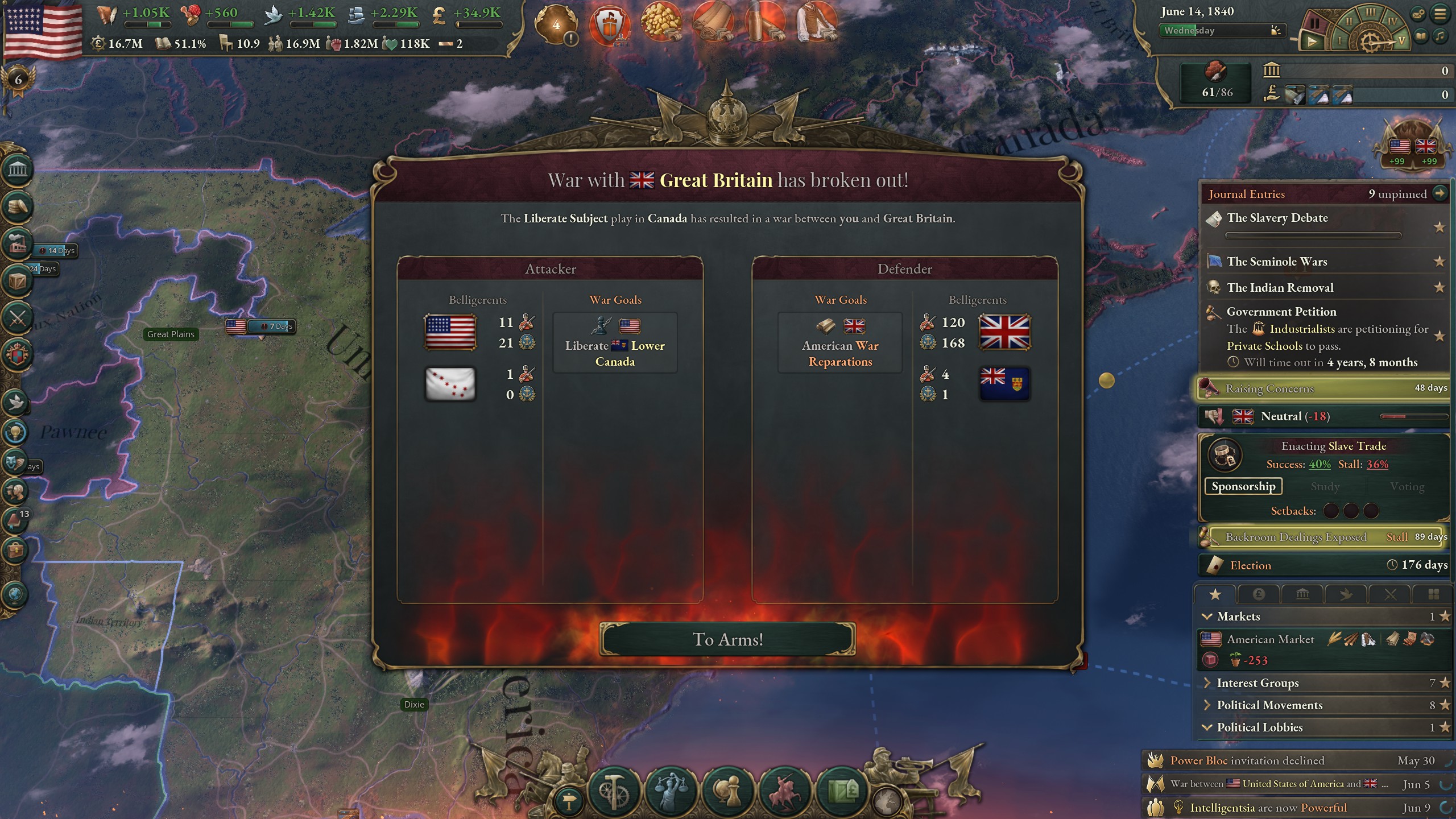This screenshot has height=819, width=1456.
Task: Expand the Interest Groups section
Action: point(1207,683)
